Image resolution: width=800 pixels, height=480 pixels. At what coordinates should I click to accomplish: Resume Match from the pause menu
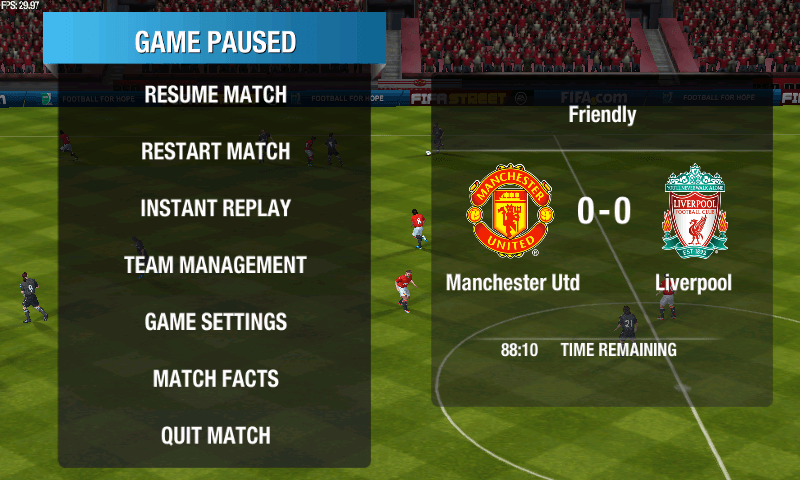(x=215, y=95)
